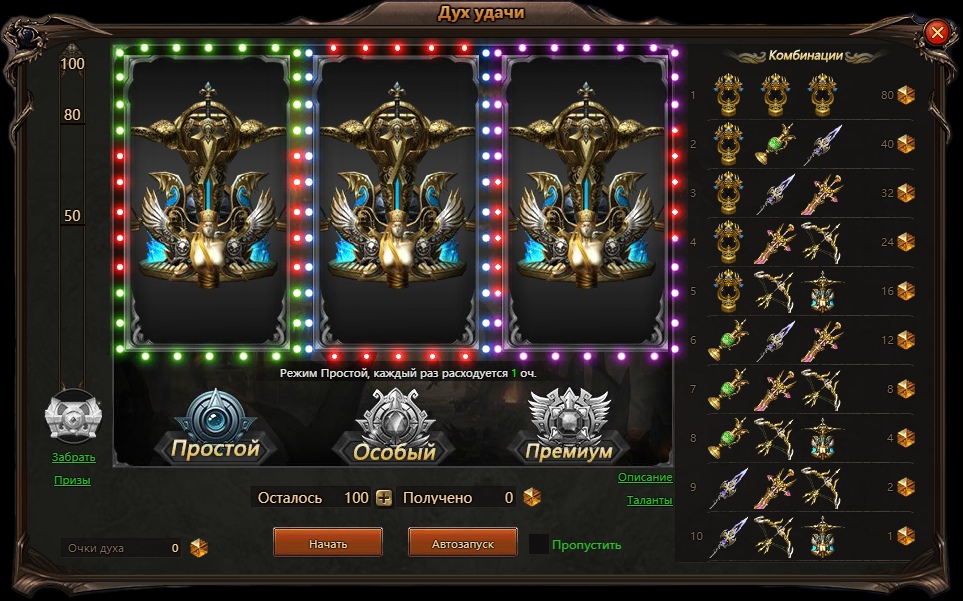Screen dimensions: 963x601
Task: Click the silver reward chest icon
Action: pyautogui.click(x=73, y=416)
